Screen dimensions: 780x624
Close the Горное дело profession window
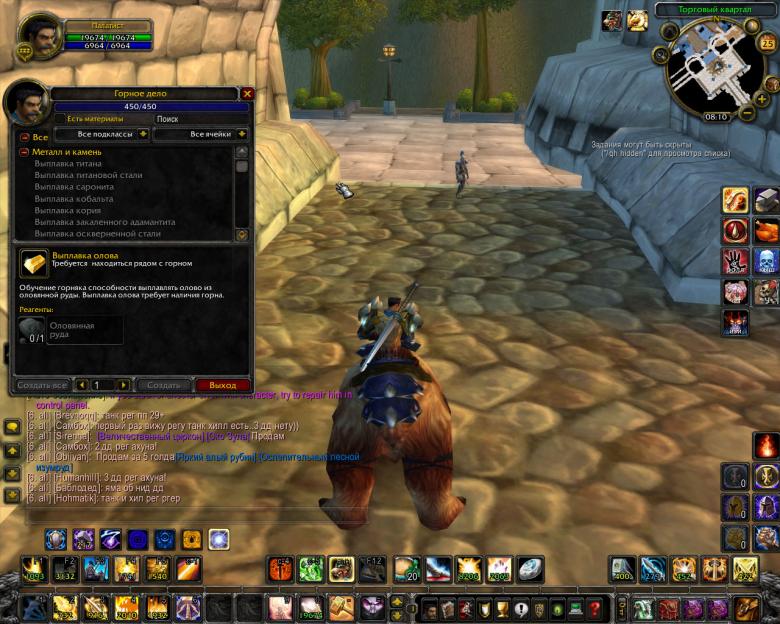(x=247, y=93)
